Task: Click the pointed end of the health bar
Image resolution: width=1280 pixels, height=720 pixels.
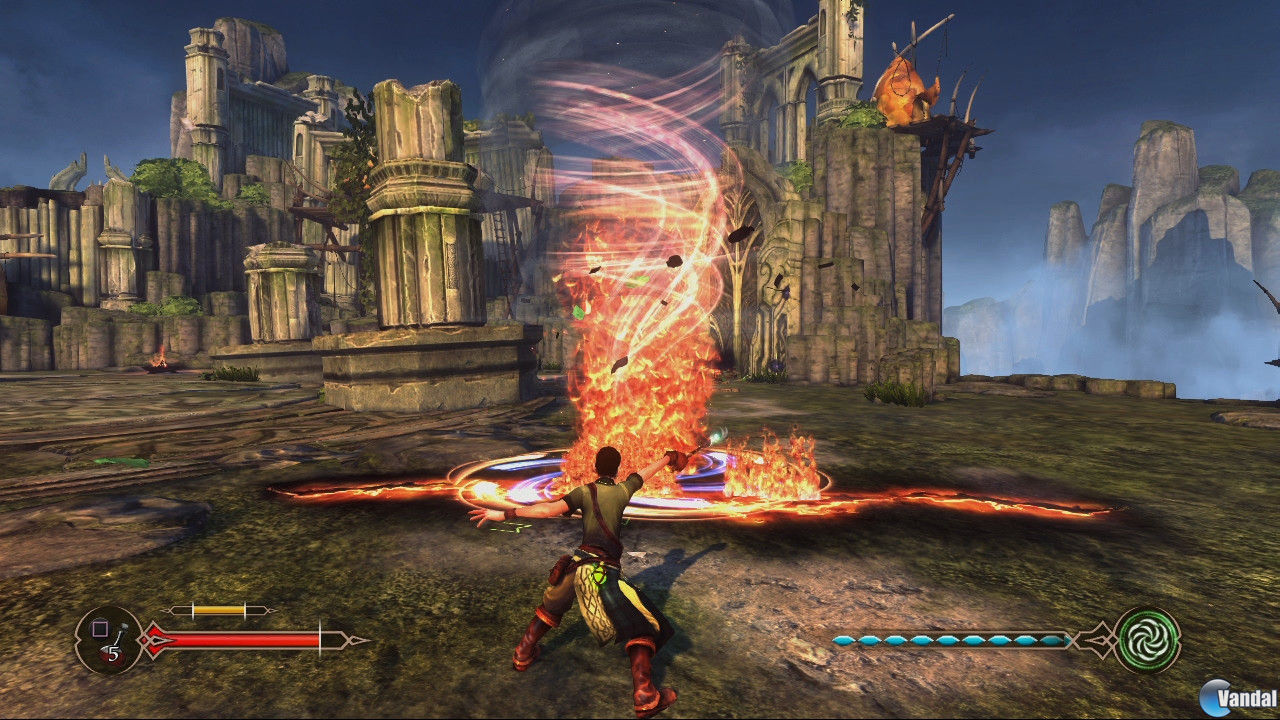Action: tap(356, 640)
